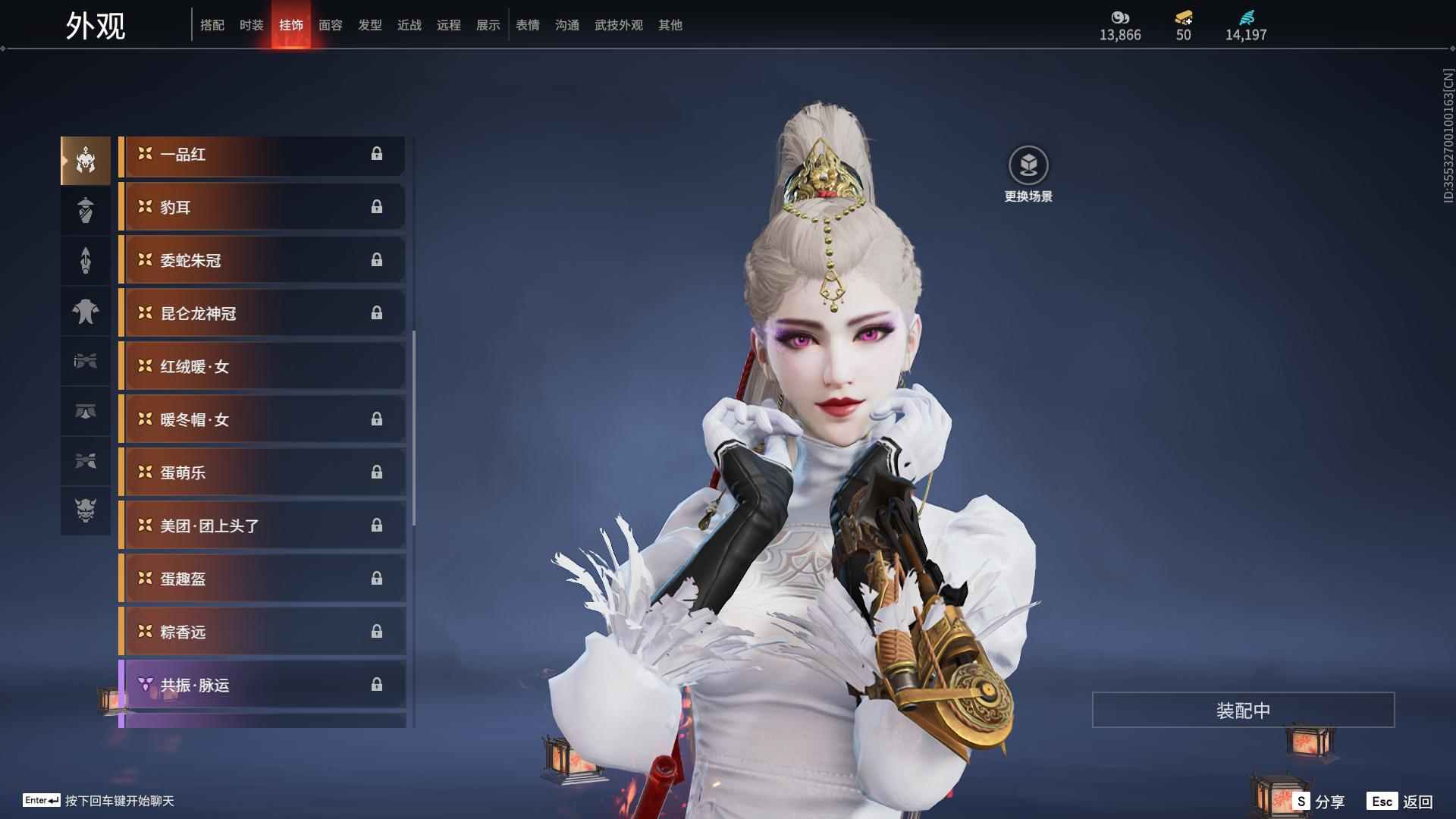Screen dimensions: 1456x819
Task: Select the demon mask category icon
Action: (x=86, y=510)
